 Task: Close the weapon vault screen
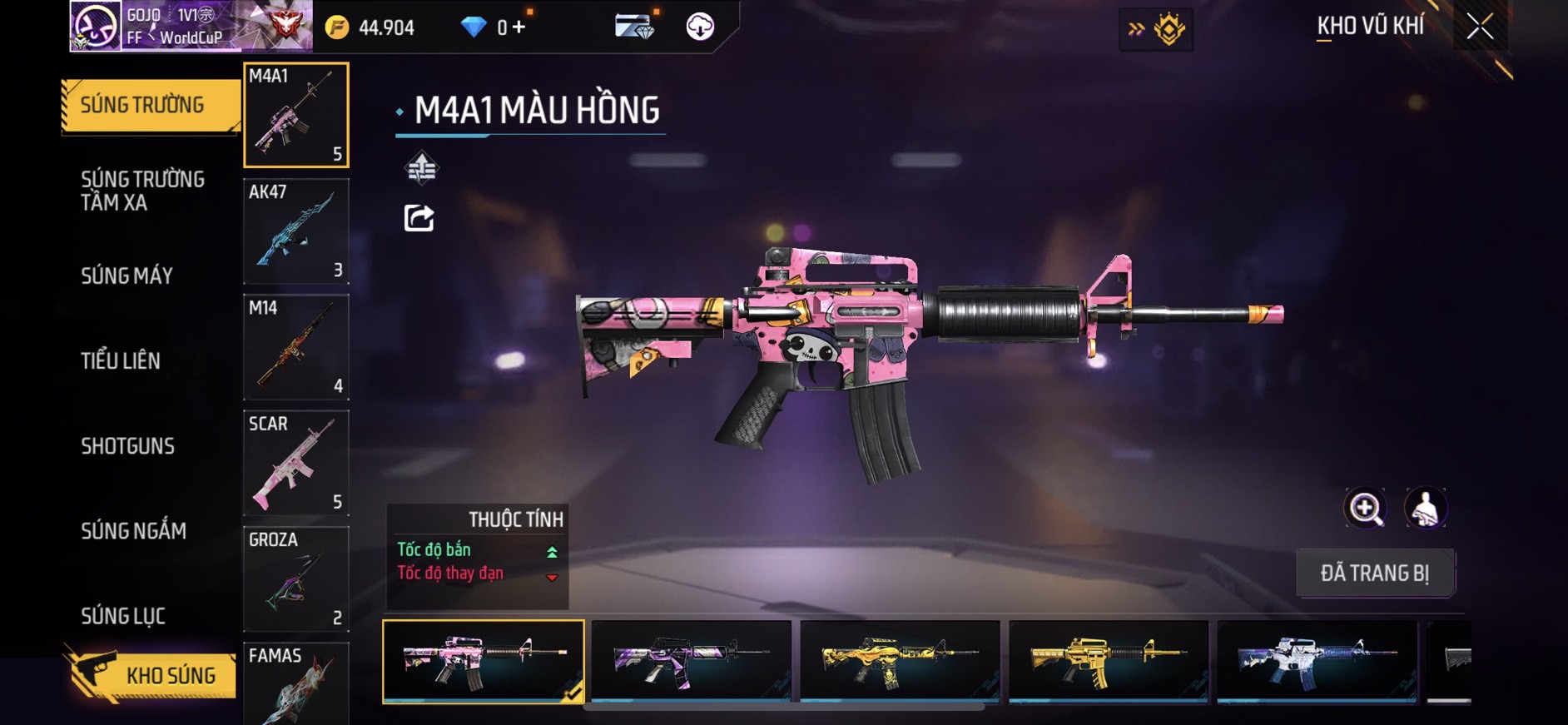(x=1480, y=27)
